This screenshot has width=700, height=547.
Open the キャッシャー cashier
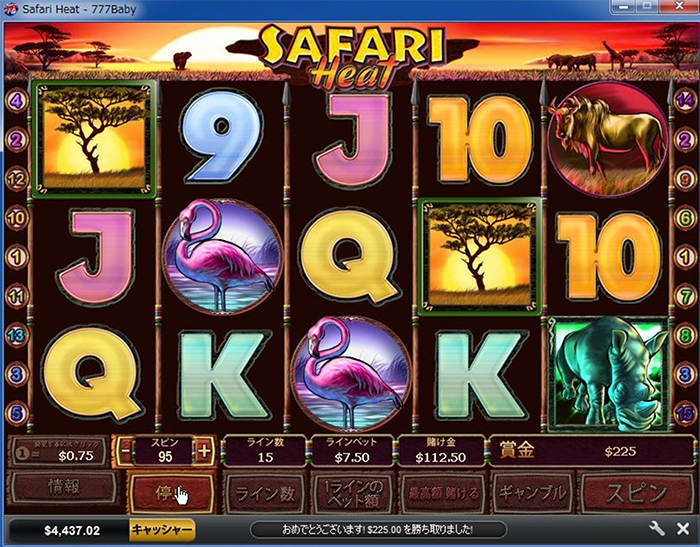pos(162,529)
